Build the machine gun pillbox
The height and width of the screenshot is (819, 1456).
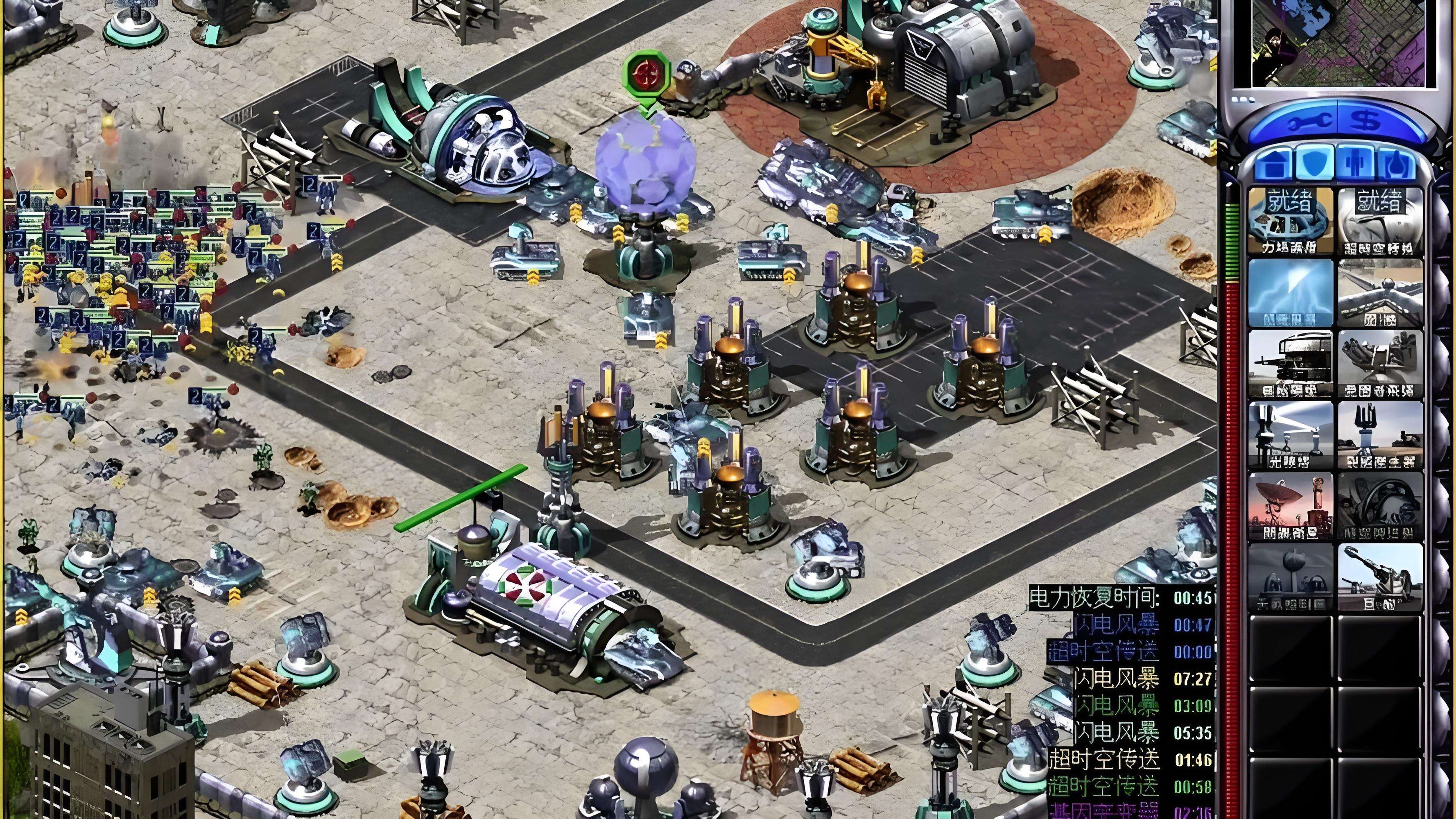click(x=1291, y=364)
